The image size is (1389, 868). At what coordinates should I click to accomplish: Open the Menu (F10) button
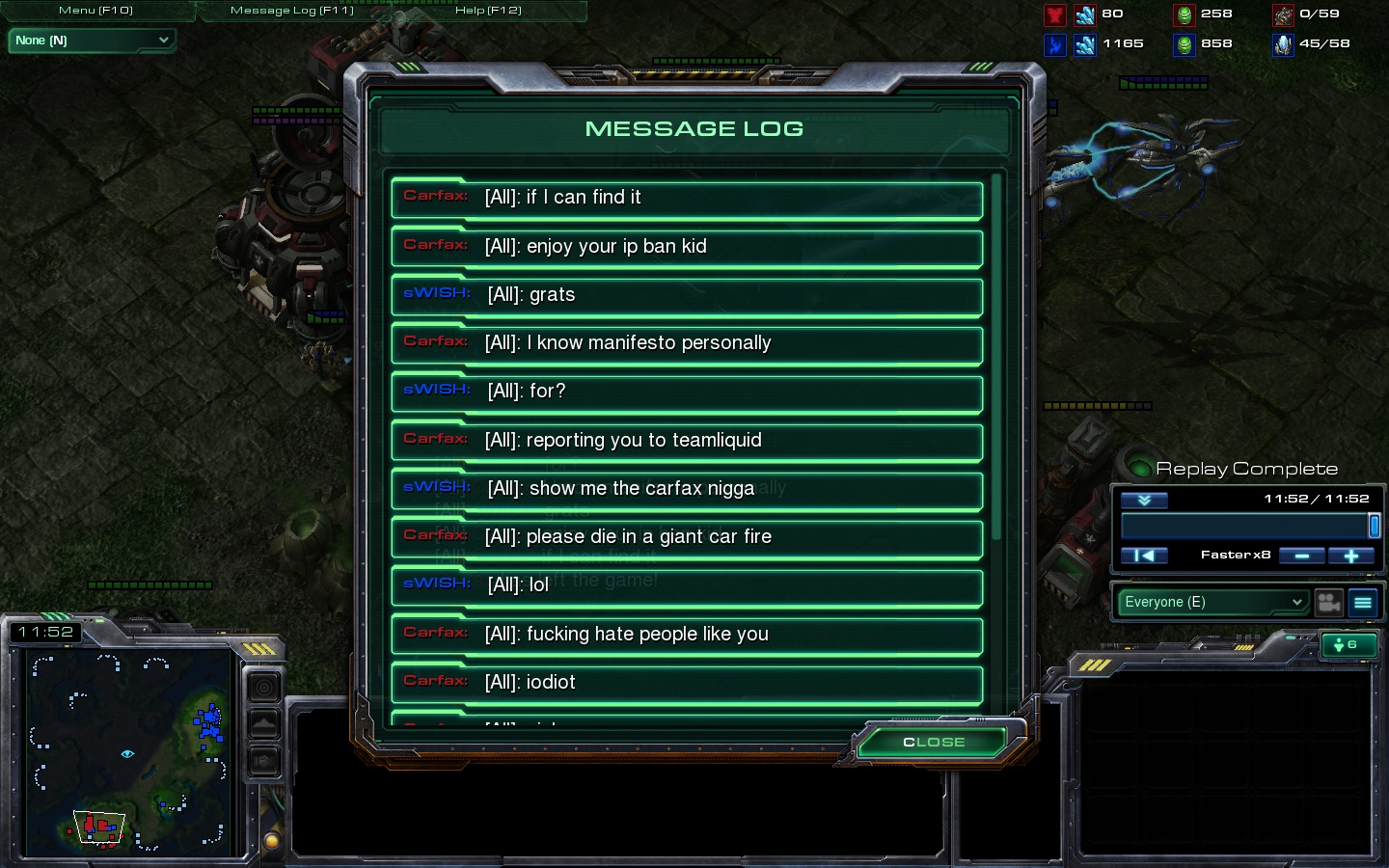coord(96,11)
